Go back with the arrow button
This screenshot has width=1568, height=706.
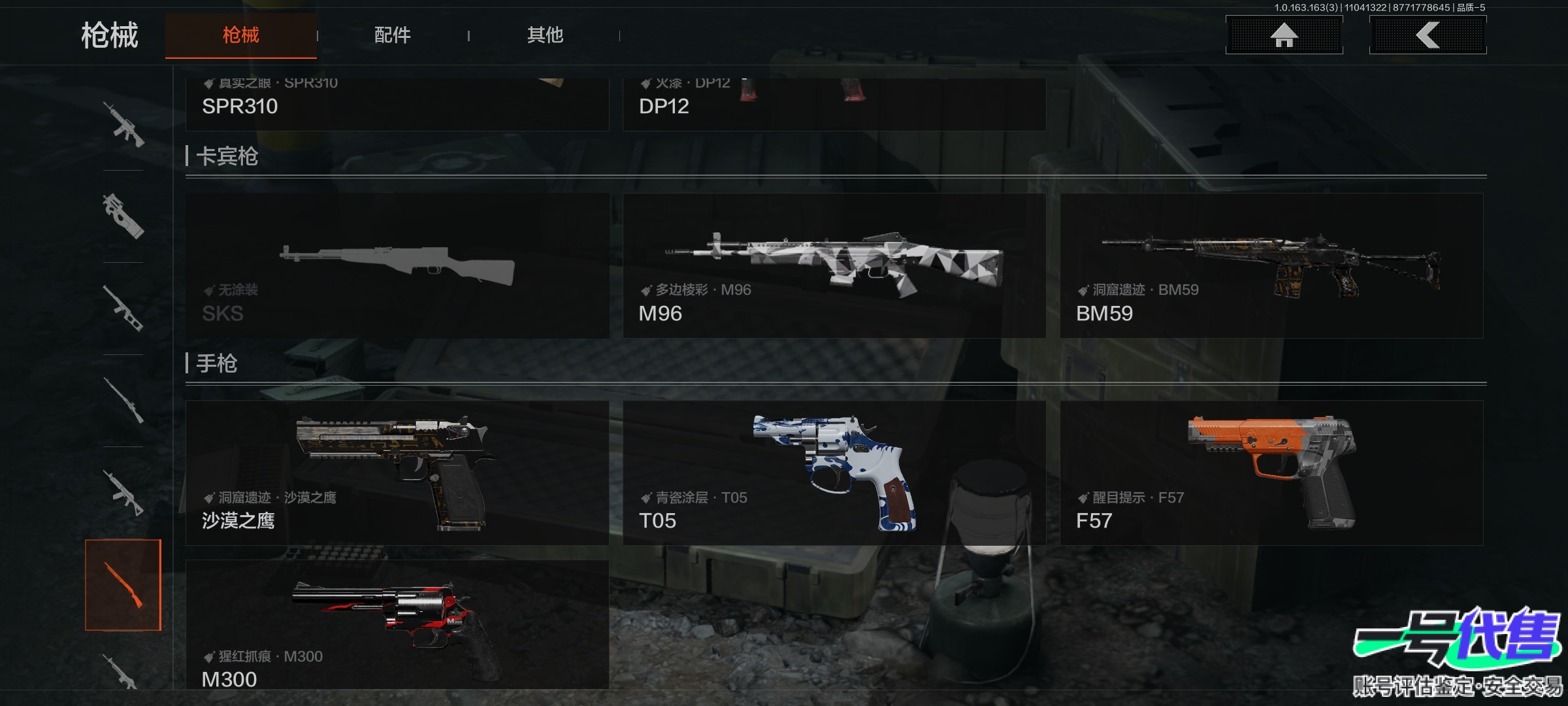pos(1428,35)
